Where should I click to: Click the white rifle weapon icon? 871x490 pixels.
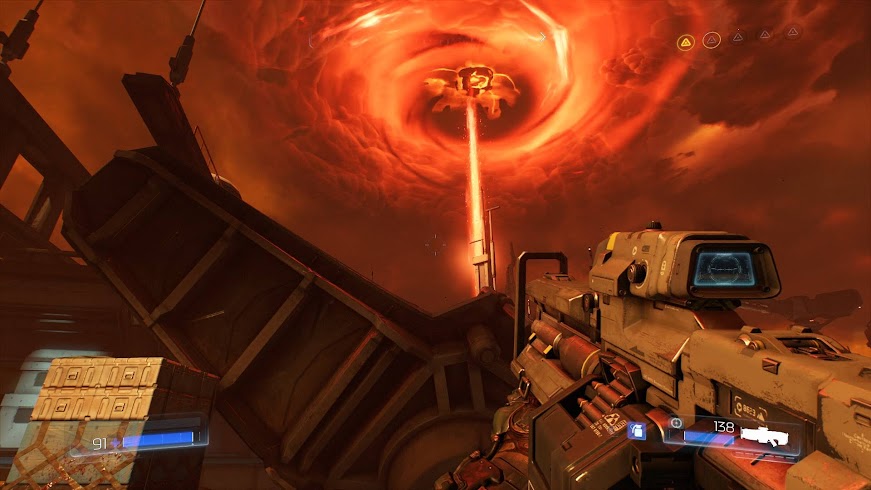(x=768, y=436)
